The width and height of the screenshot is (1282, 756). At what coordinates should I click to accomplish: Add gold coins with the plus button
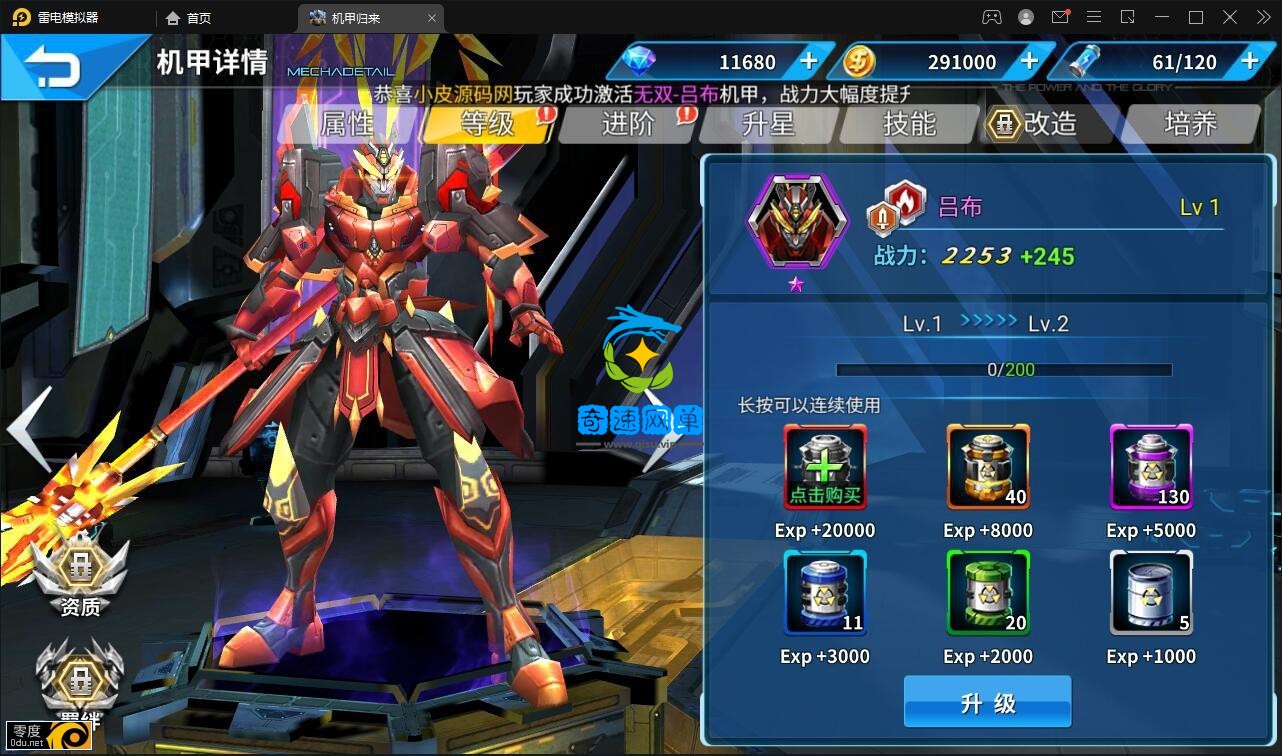[1029, 62]
